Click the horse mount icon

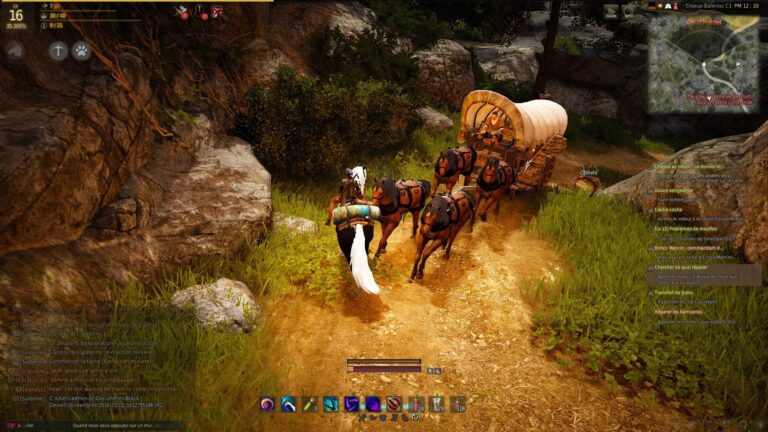16,50
